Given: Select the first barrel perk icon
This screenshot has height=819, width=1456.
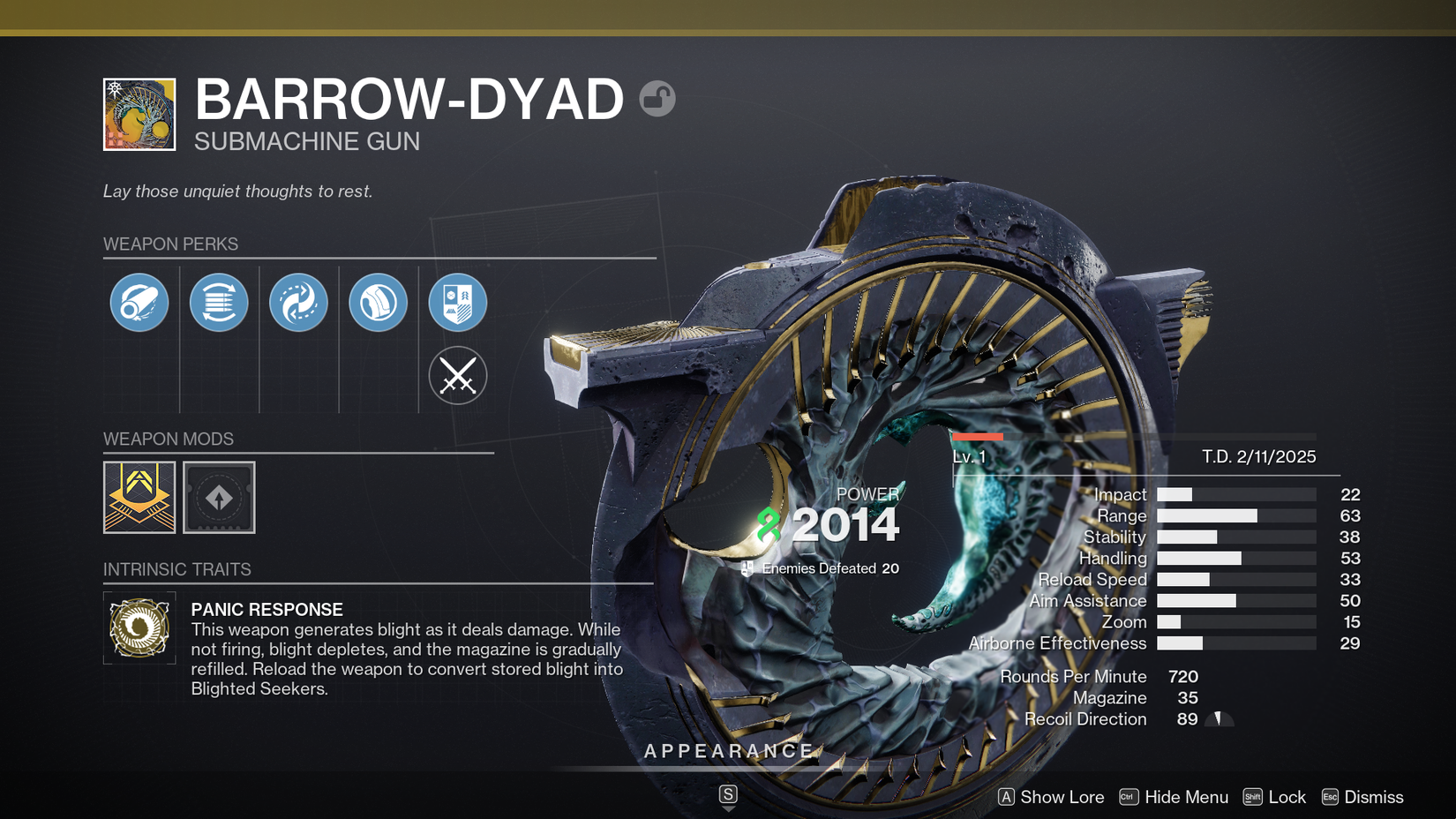Looking at the screenshot, I should pyautogui.click(x=139, y=302).
